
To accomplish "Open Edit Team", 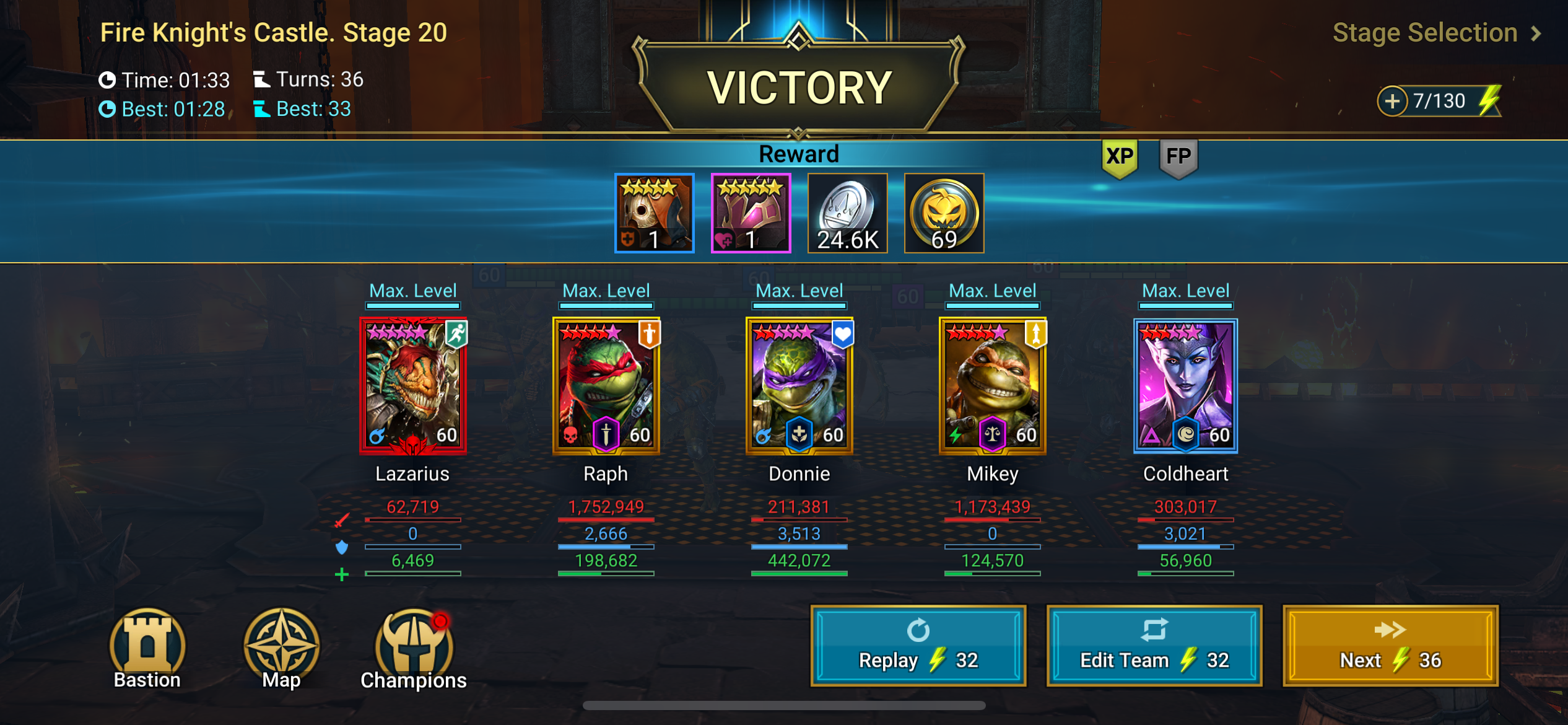I will tap(1154, 646).
